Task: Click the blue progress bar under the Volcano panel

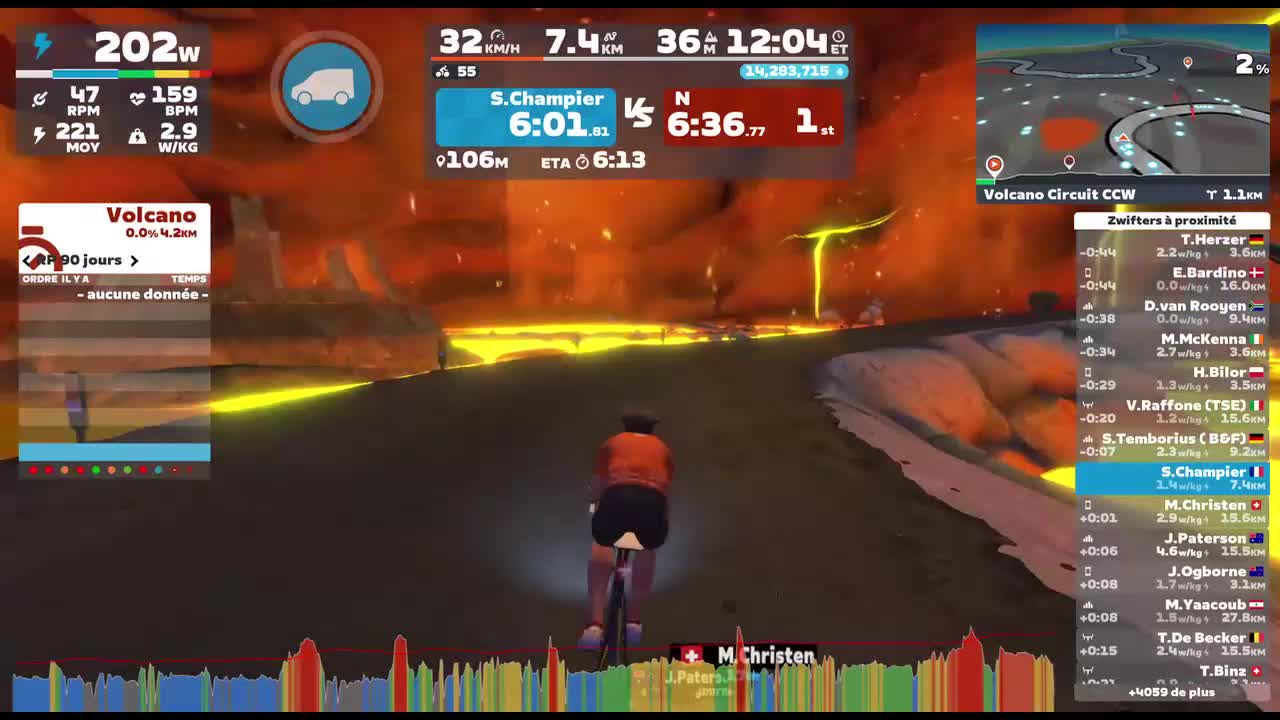Action: tap(113, 452)
